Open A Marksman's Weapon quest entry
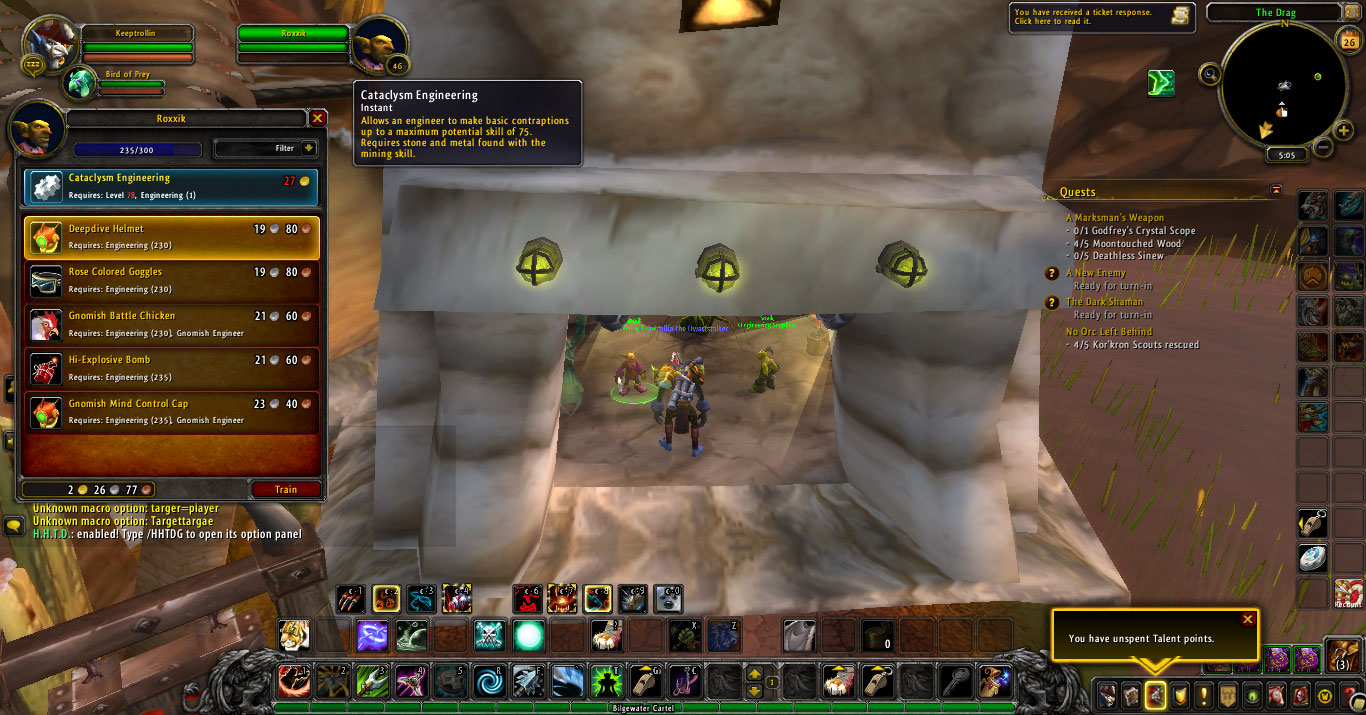 tap(1115, 218)
